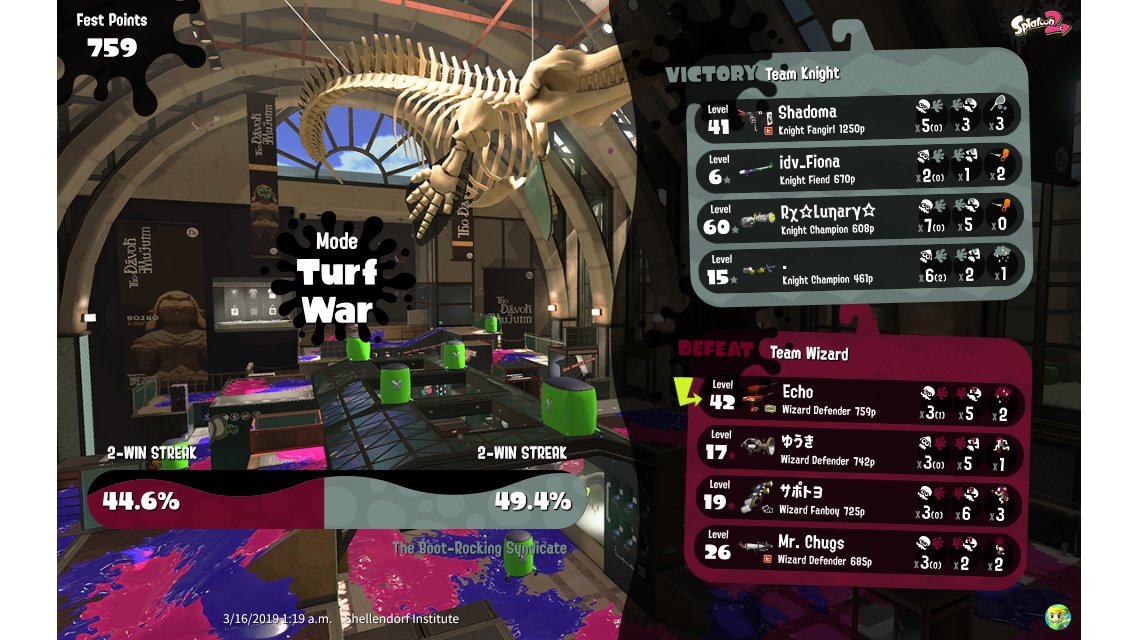Screen dimensions: 1138x640
Task: Select Shadoma's player row
Action: 860,118
